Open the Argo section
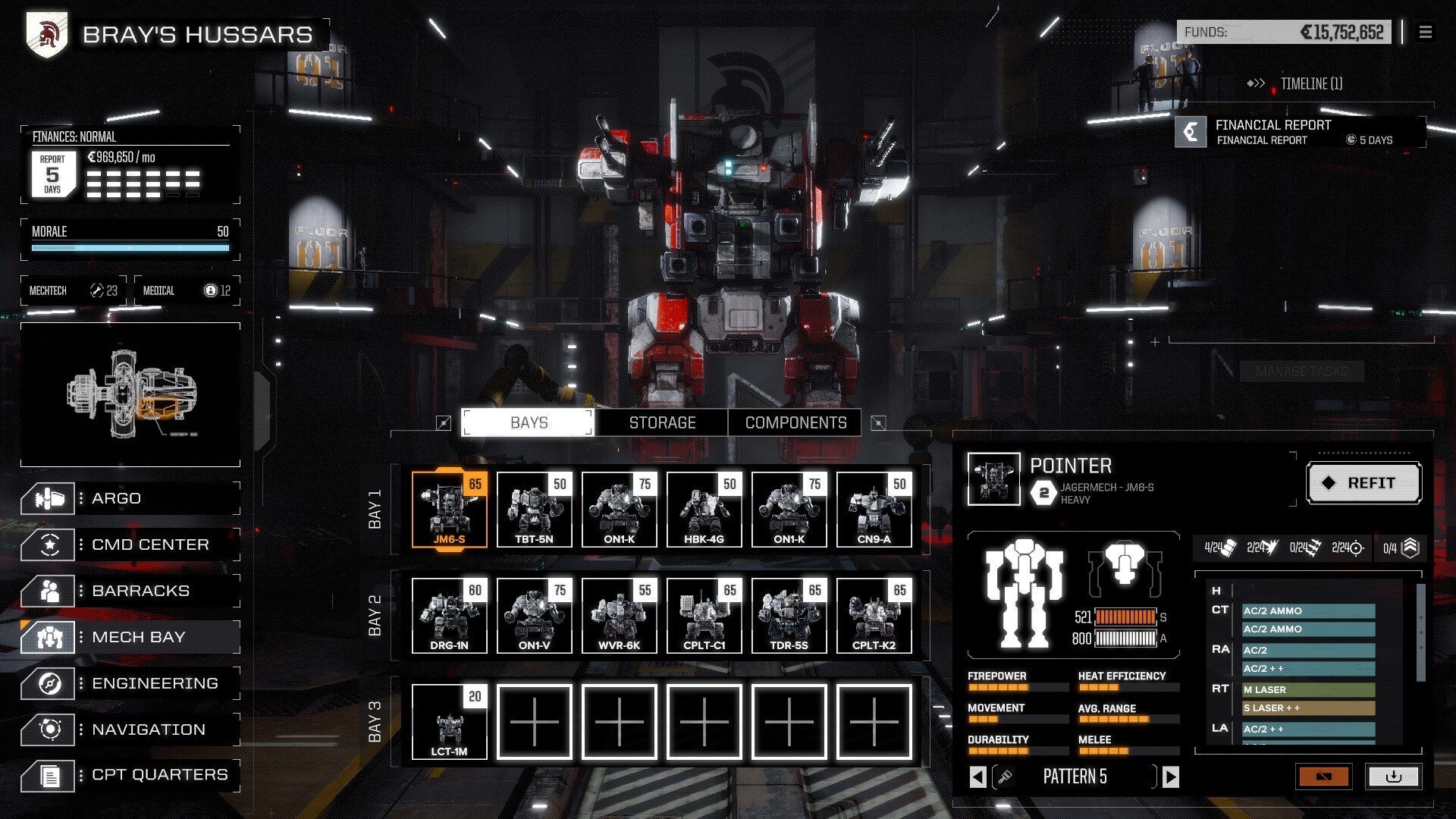The width and height of the screenshot is (1456, 819). (x=130, y=498)
